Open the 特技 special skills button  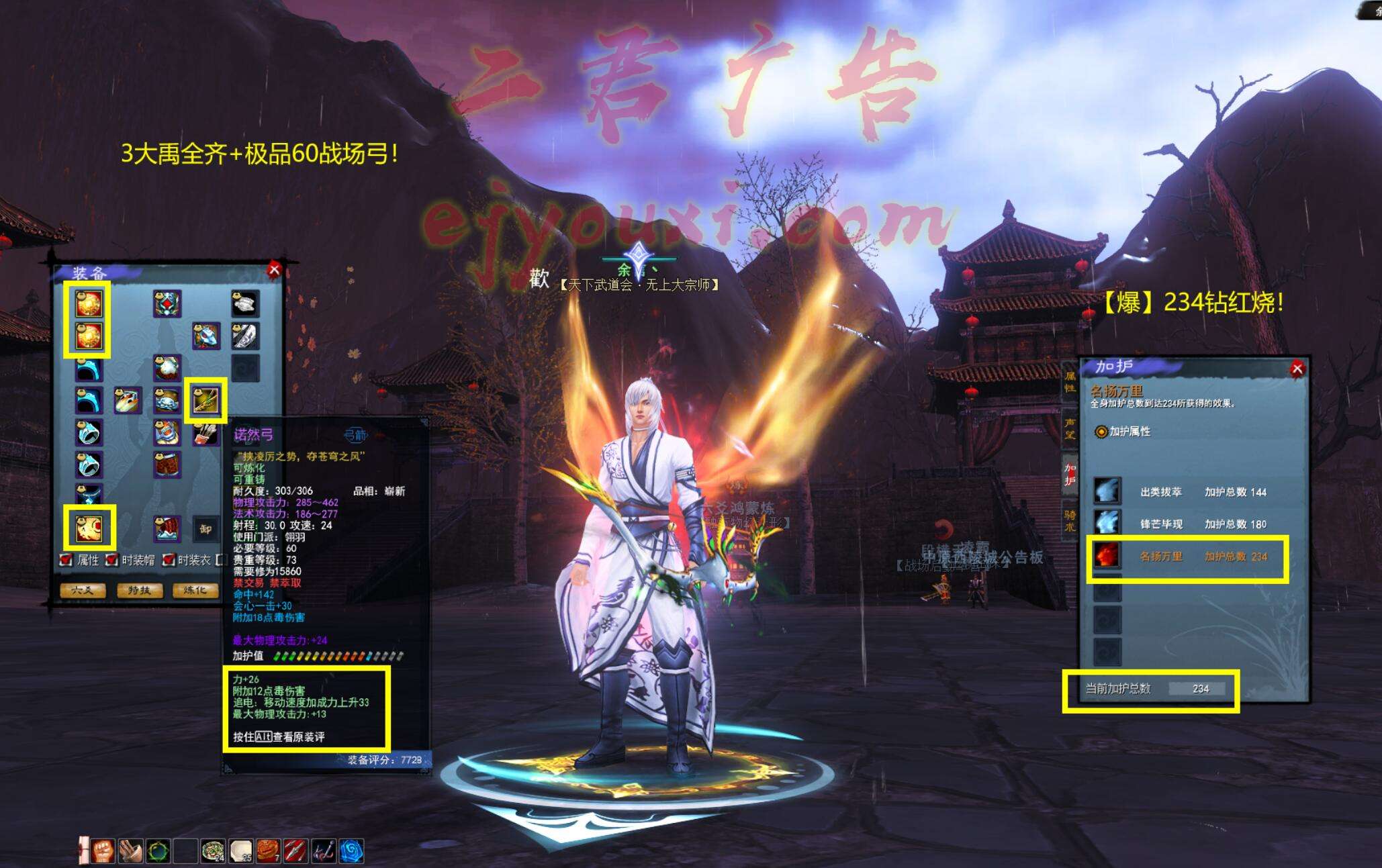click(x=139, y=590)
